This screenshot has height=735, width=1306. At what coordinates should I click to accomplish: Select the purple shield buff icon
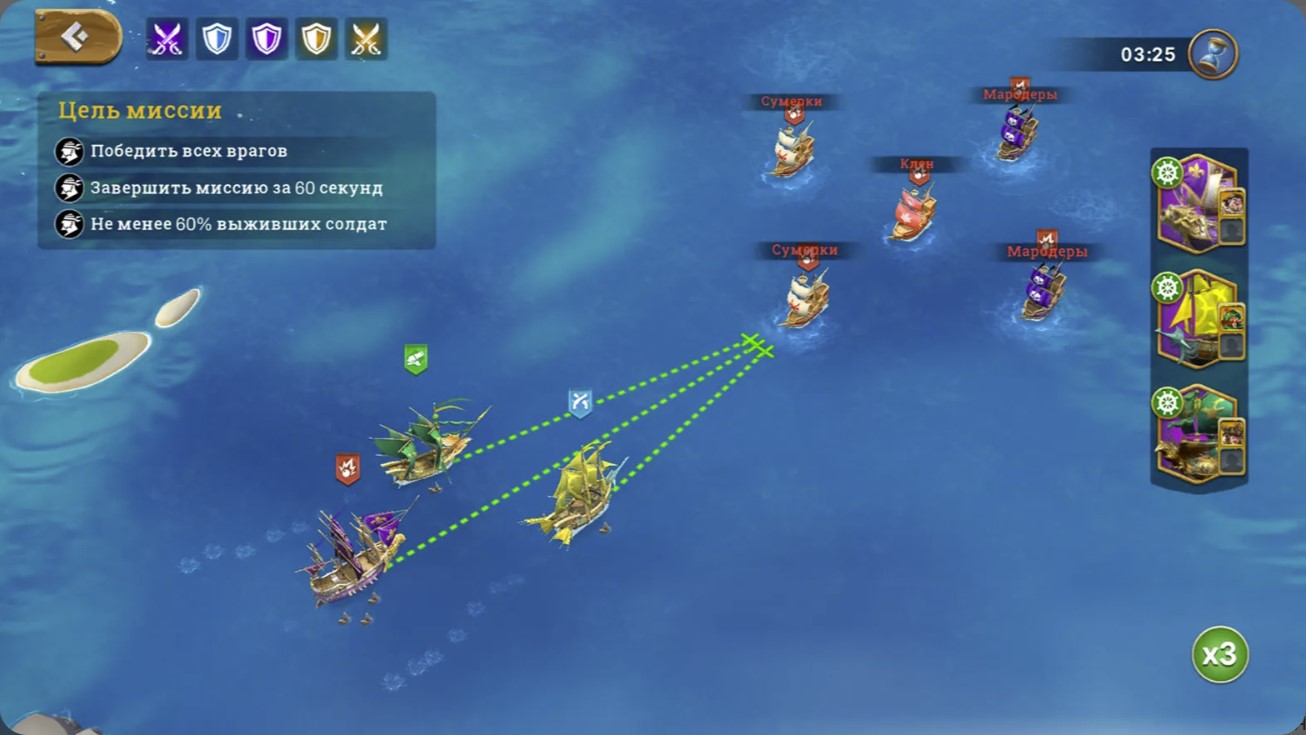267,39
